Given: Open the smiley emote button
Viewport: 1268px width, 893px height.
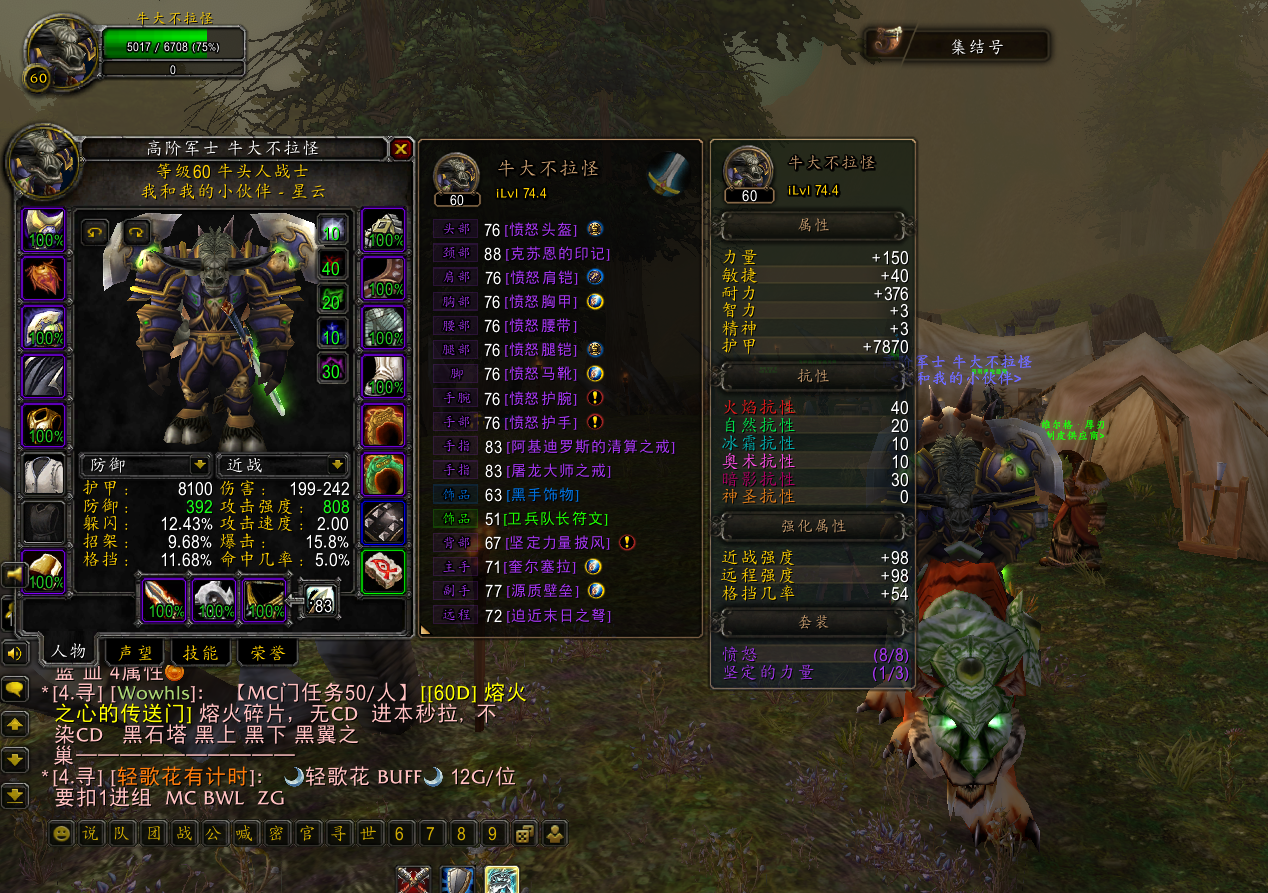Looking at the screenshot, I should (x=62, y=833).
